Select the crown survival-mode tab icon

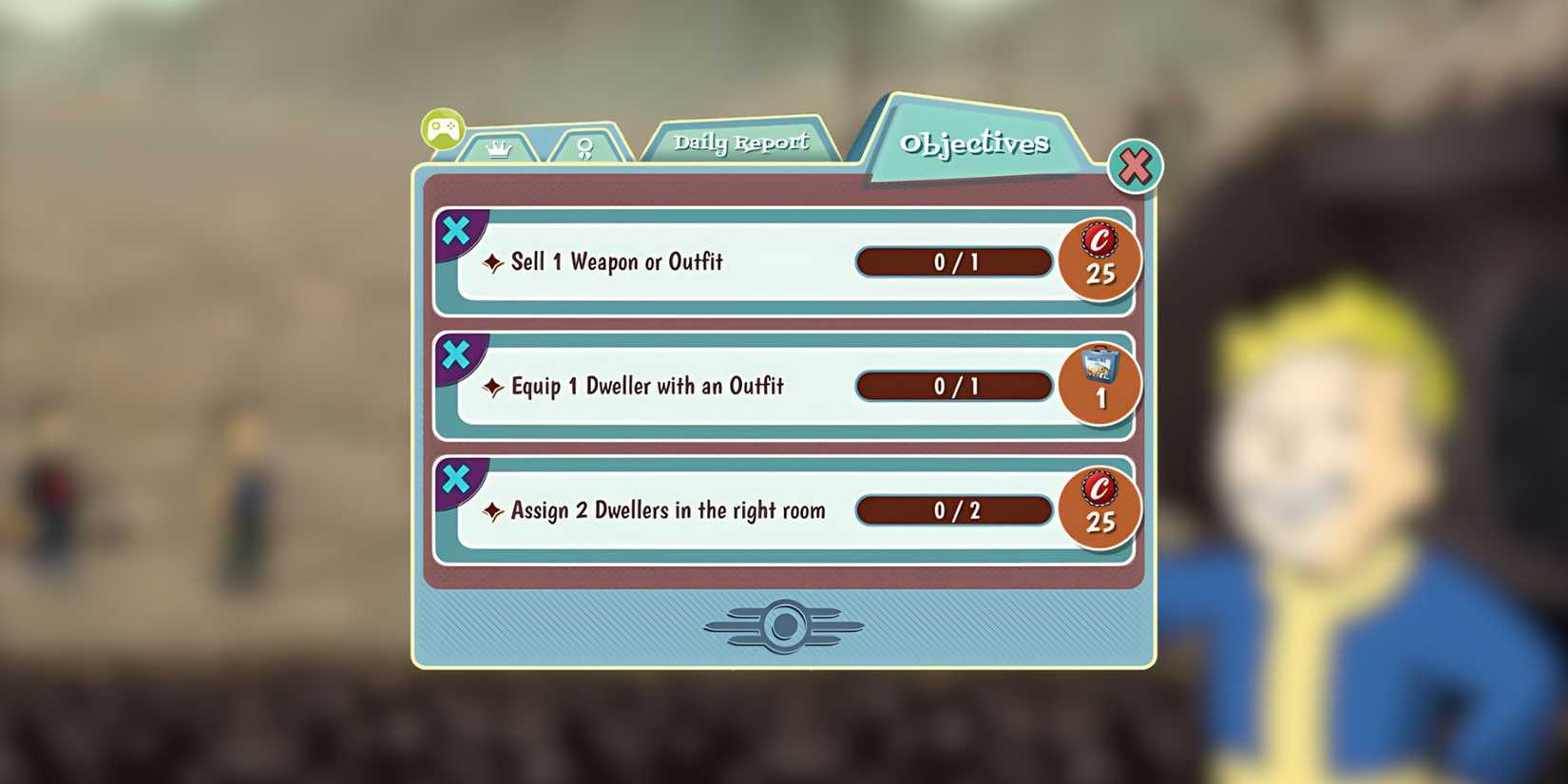498,147
